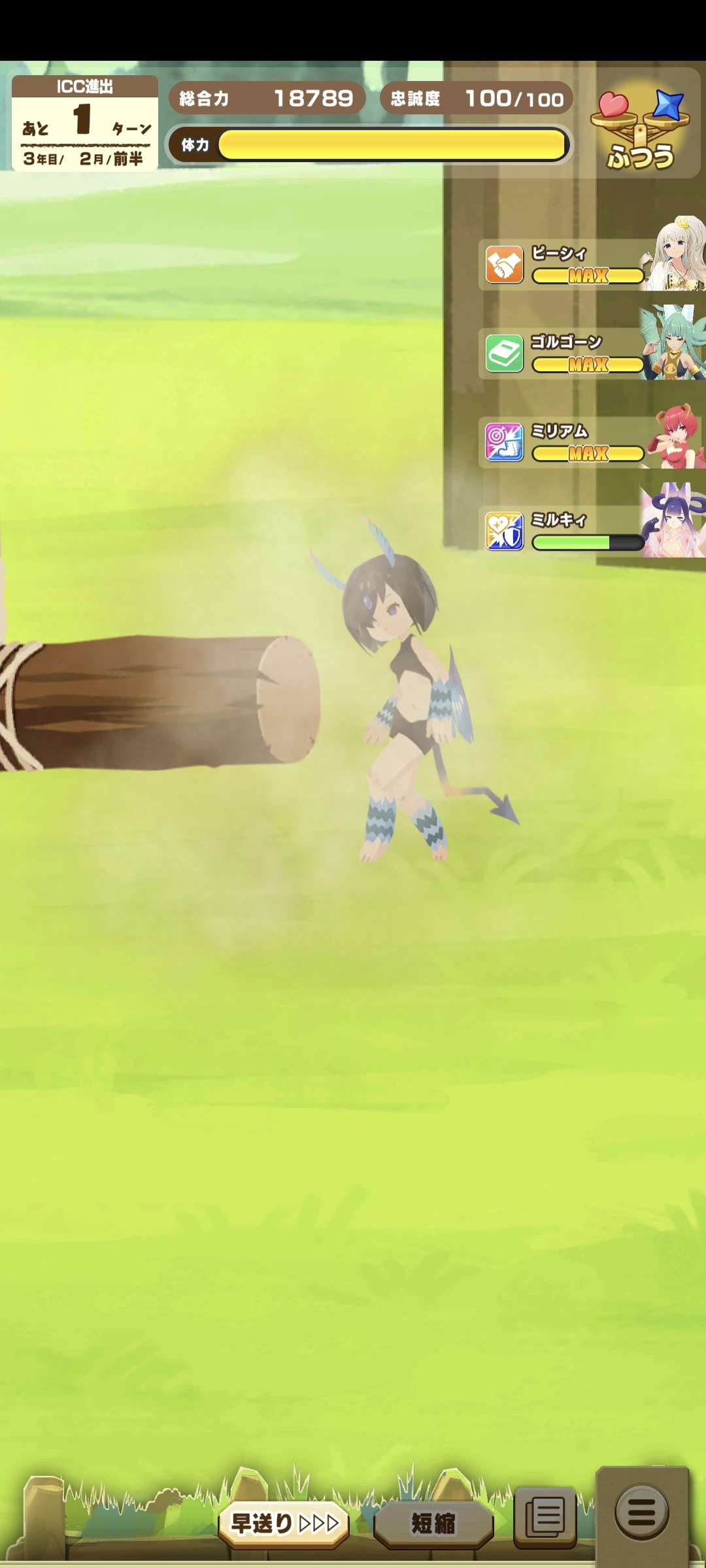Open the log document icon
This screenshot has width=706, height=1568.
[x=545, y=1517]
